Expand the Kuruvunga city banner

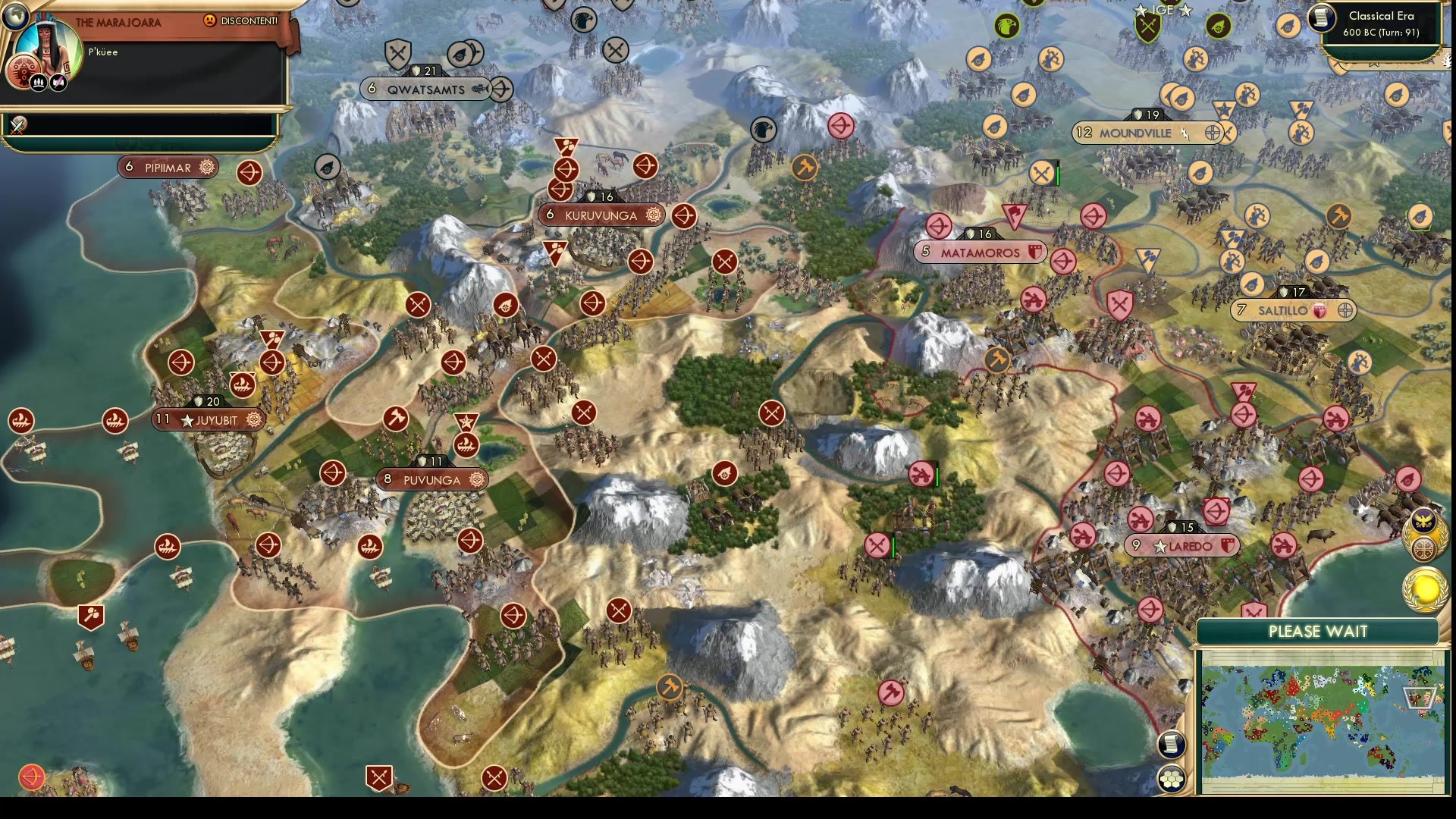602,215
